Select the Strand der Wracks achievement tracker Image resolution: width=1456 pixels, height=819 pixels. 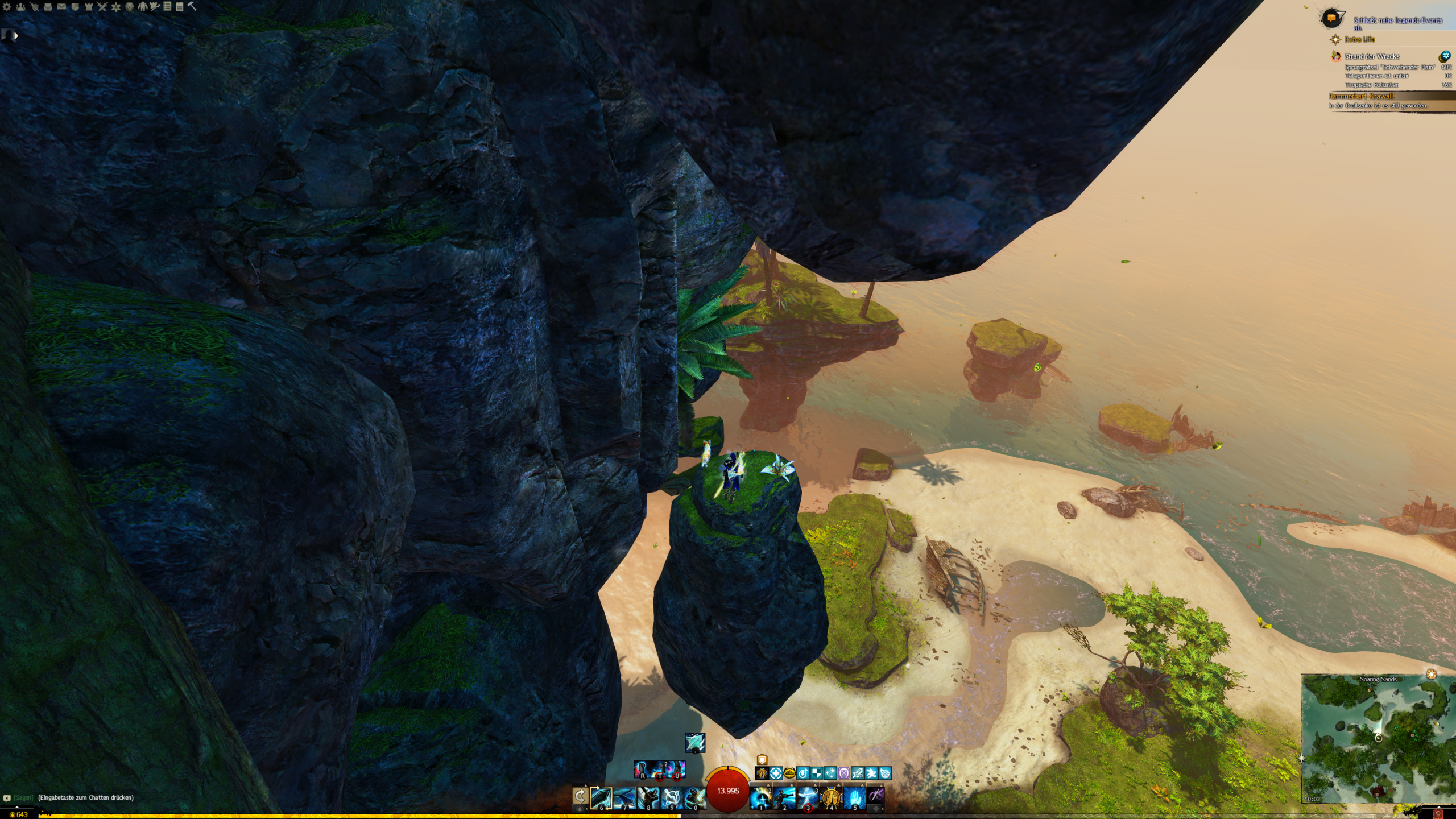click(x=1371, y=56)
